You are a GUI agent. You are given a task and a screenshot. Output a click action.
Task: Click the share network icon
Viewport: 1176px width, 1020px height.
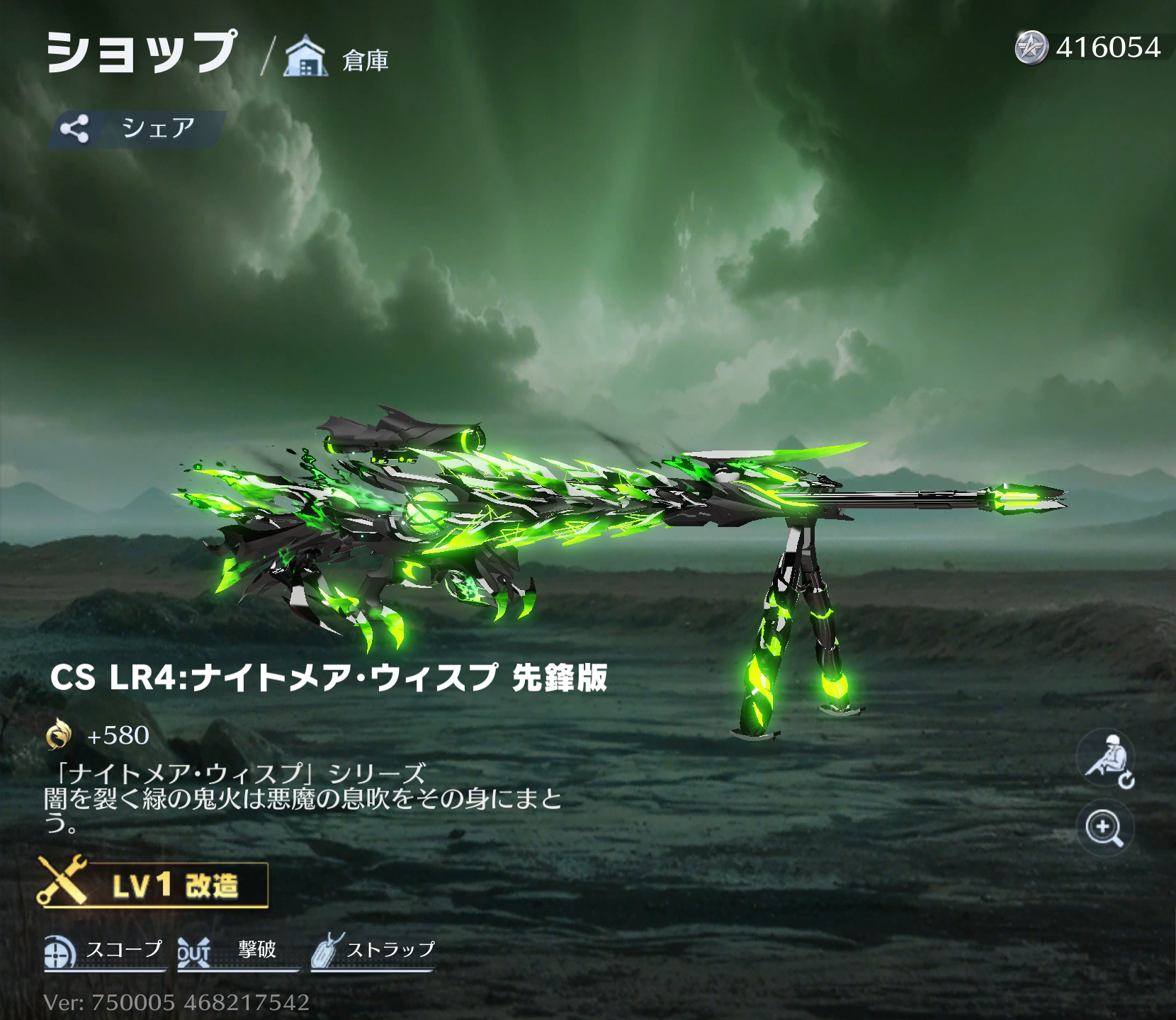(x=76, y=126)
